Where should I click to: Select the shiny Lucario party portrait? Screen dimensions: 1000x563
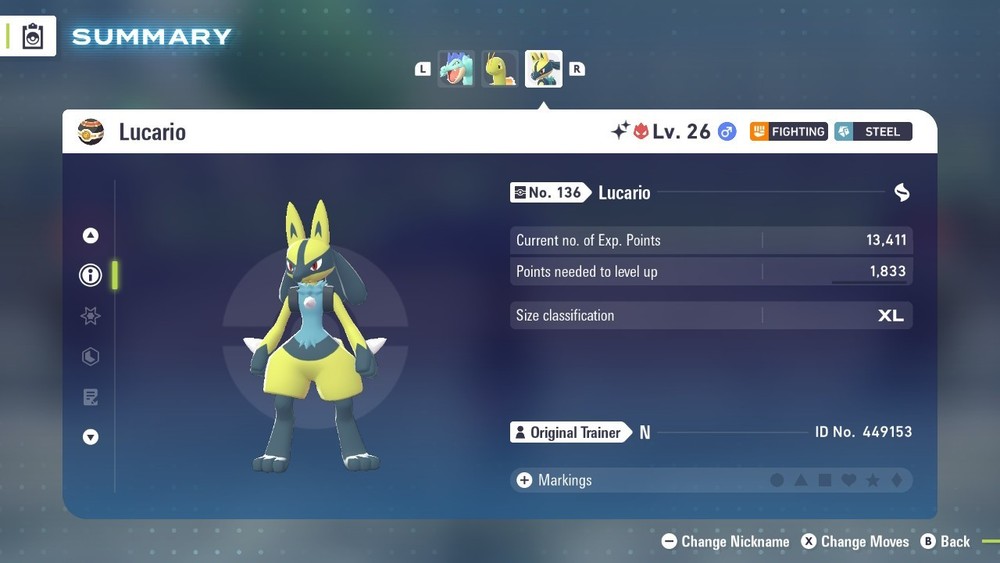point(544,69)
